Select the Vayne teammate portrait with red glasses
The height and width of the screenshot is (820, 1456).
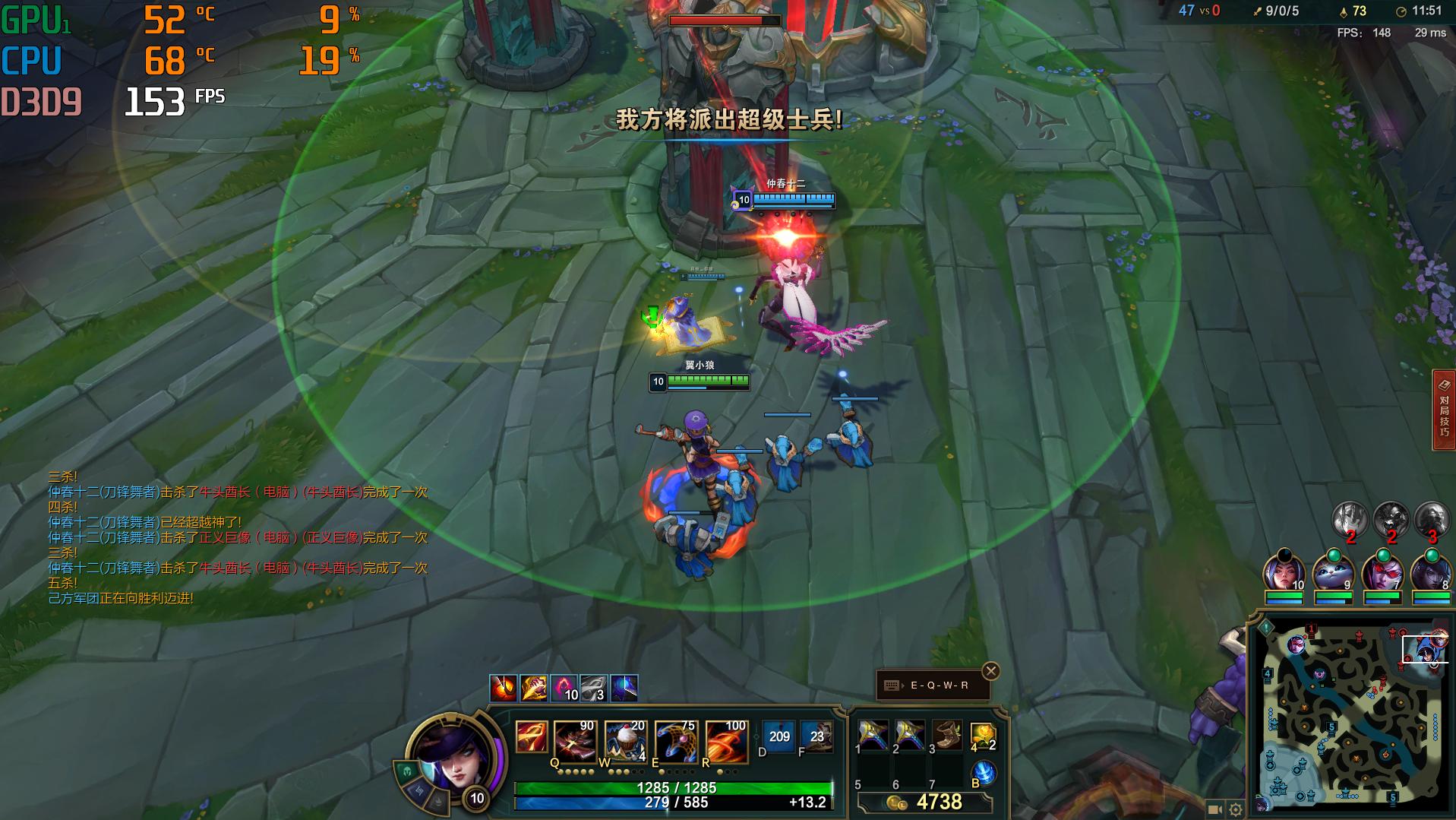(1382, 572)
